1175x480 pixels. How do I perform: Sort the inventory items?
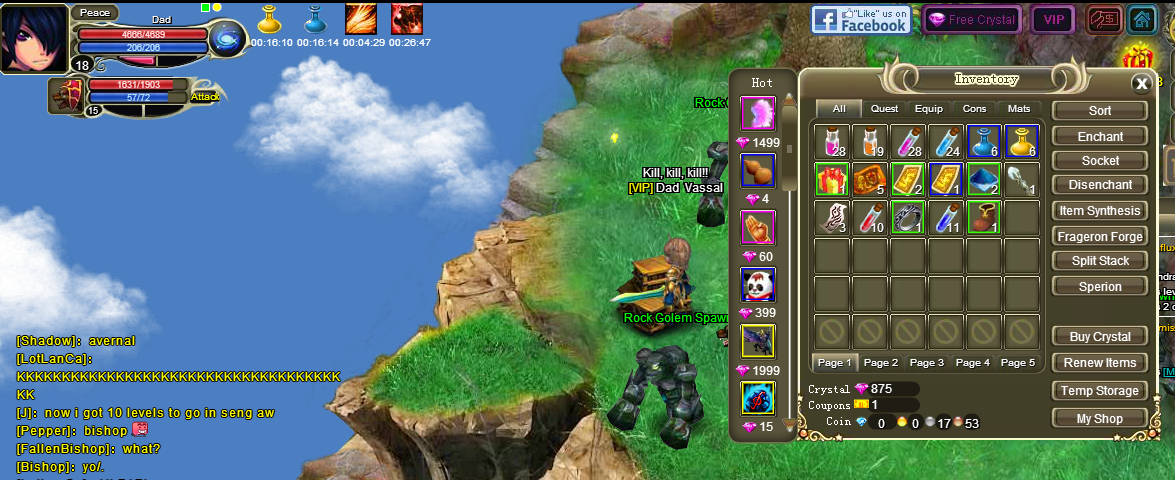tap(1099, 111)
